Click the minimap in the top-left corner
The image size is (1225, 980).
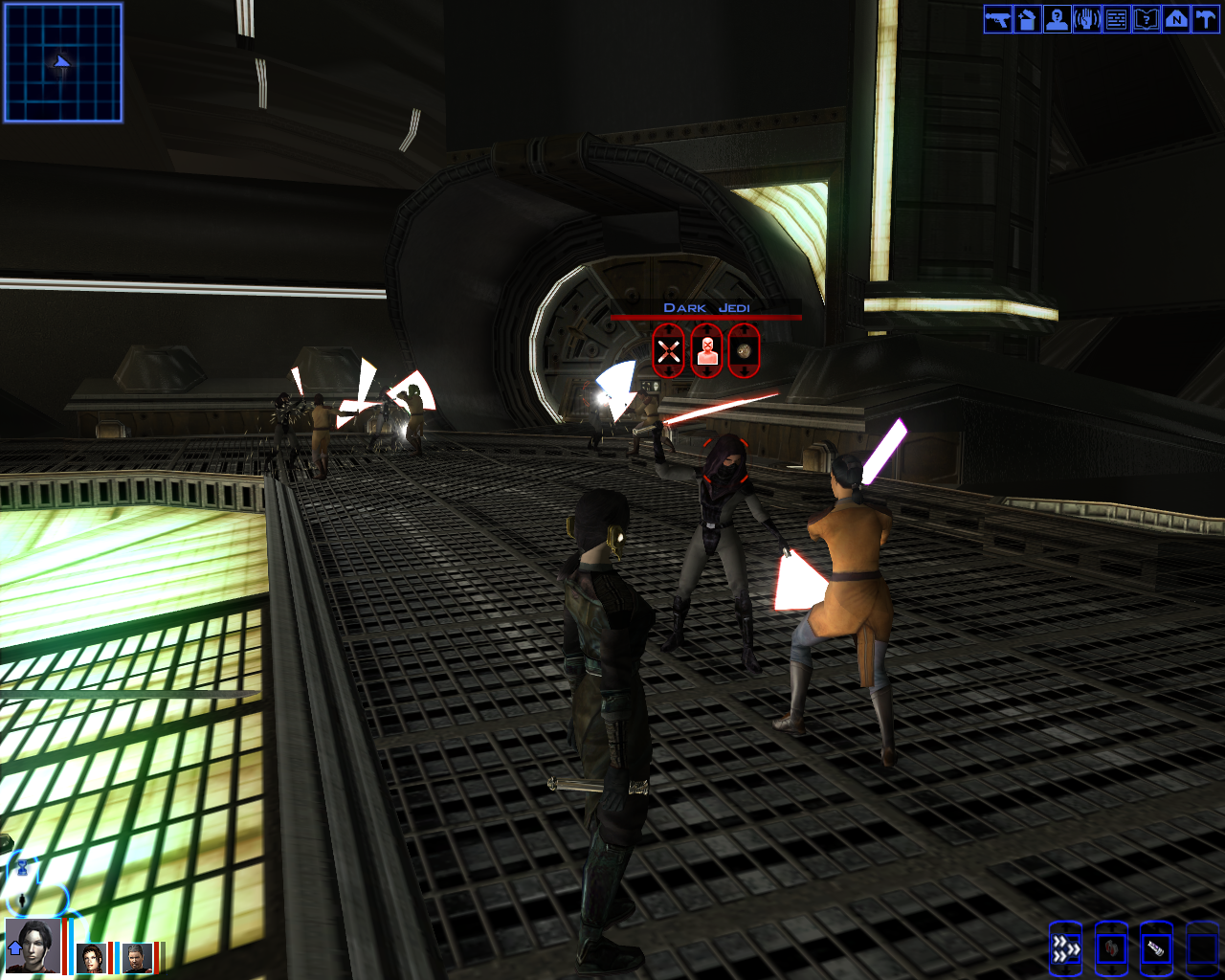[x=61, y=64]
